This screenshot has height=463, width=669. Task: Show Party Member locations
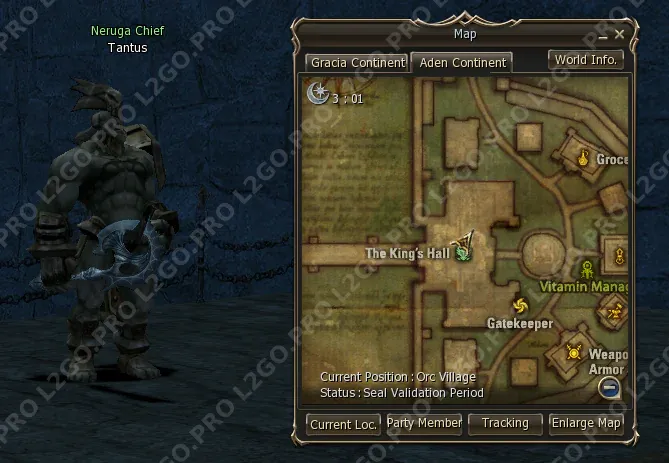[x=424, y=423]
